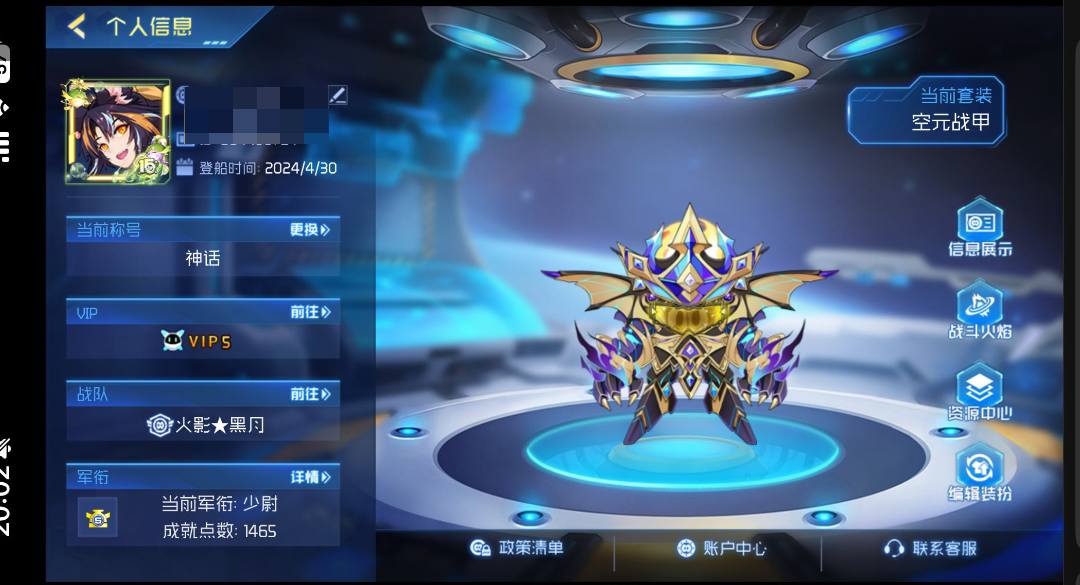
Task: View military rank 详情 details
Action: [x=310, y=477]
